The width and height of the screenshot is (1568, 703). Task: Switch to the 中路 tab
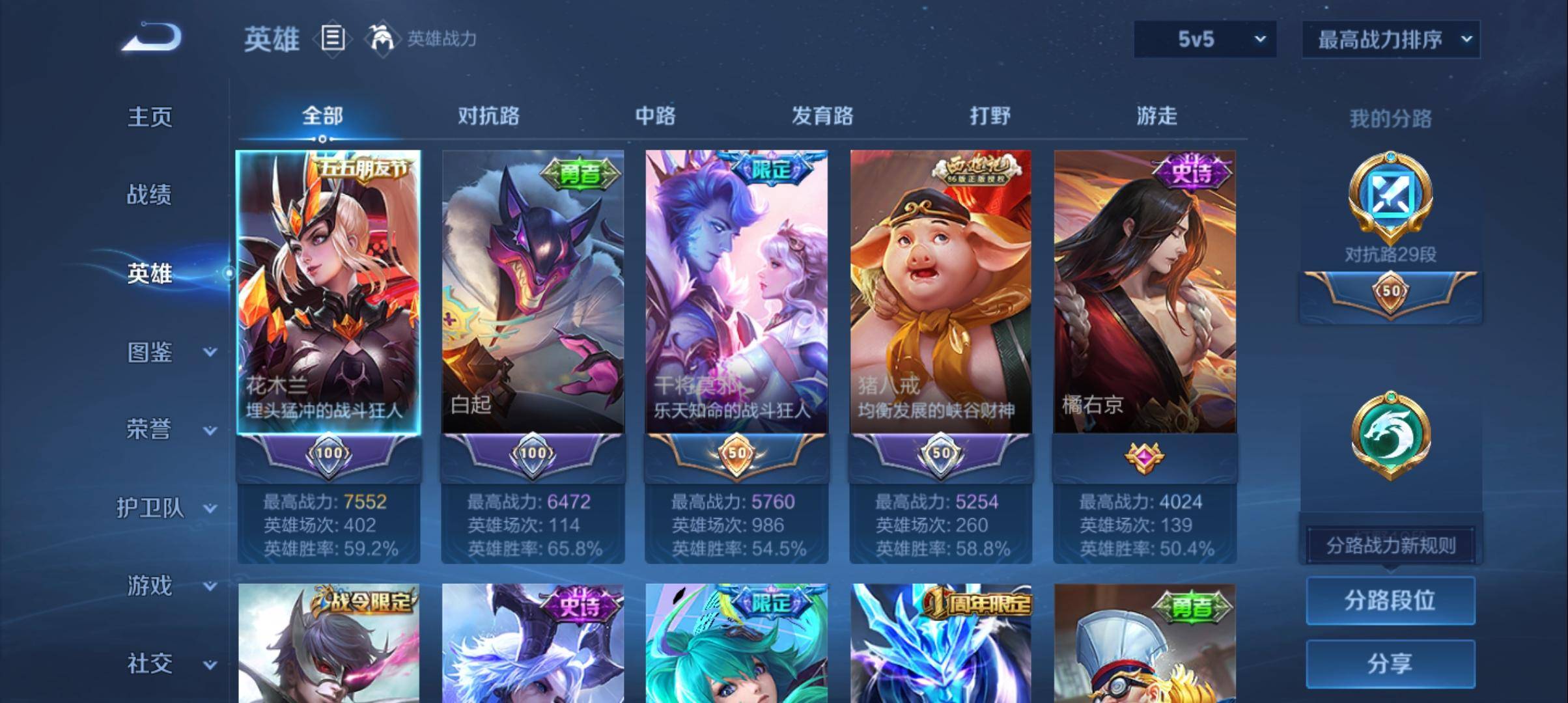tap(655, 116)
